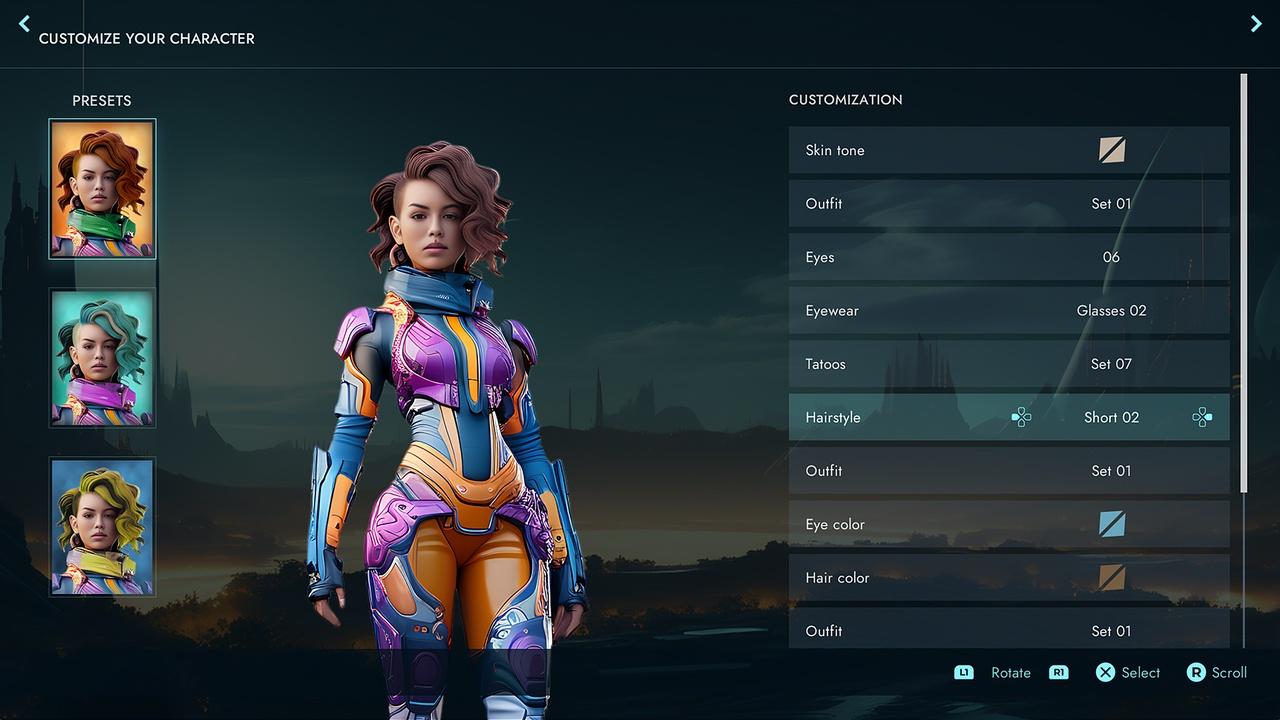This screenshot has width=1280, height=720.
Task: Proceed with the top-right arrow
Action: coord(1256,24)
